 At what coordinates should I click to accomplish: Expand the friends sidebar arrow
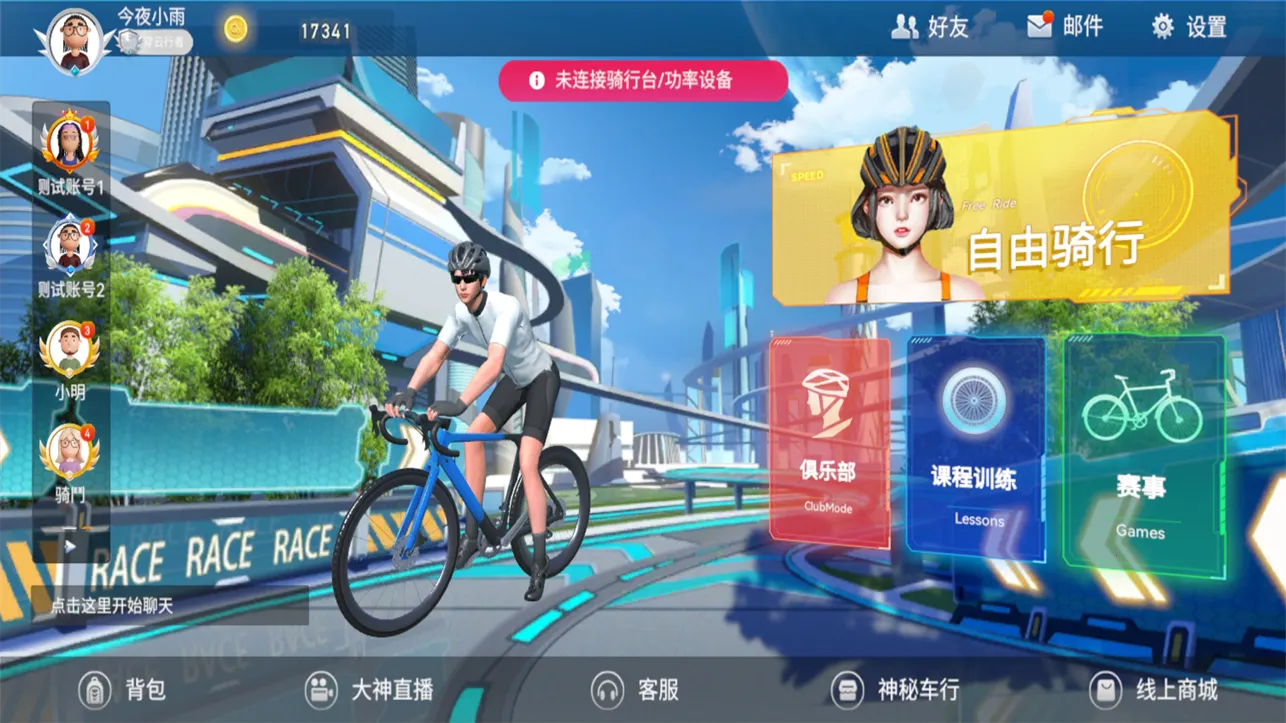tap(69, 544)
